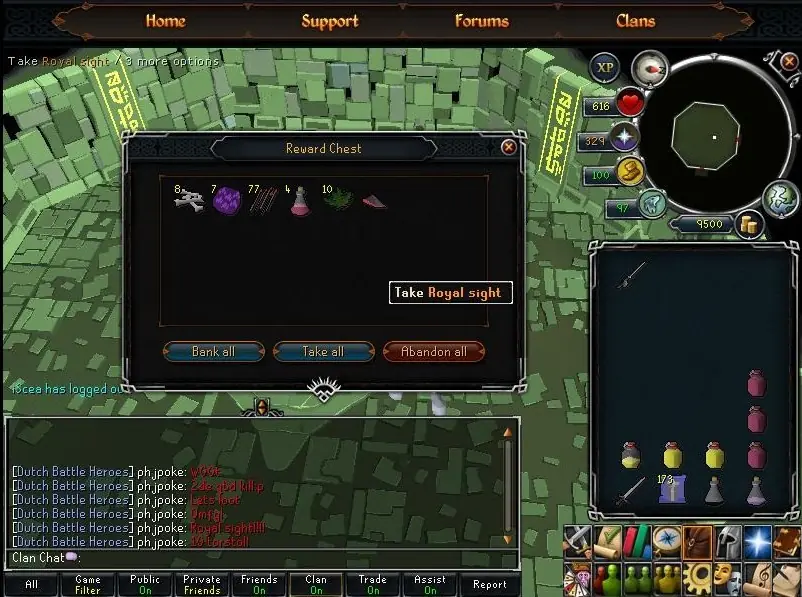The width and height of the screenshot is (802, 597).
Task: Click the Bank all button
Action: point(214,352)
